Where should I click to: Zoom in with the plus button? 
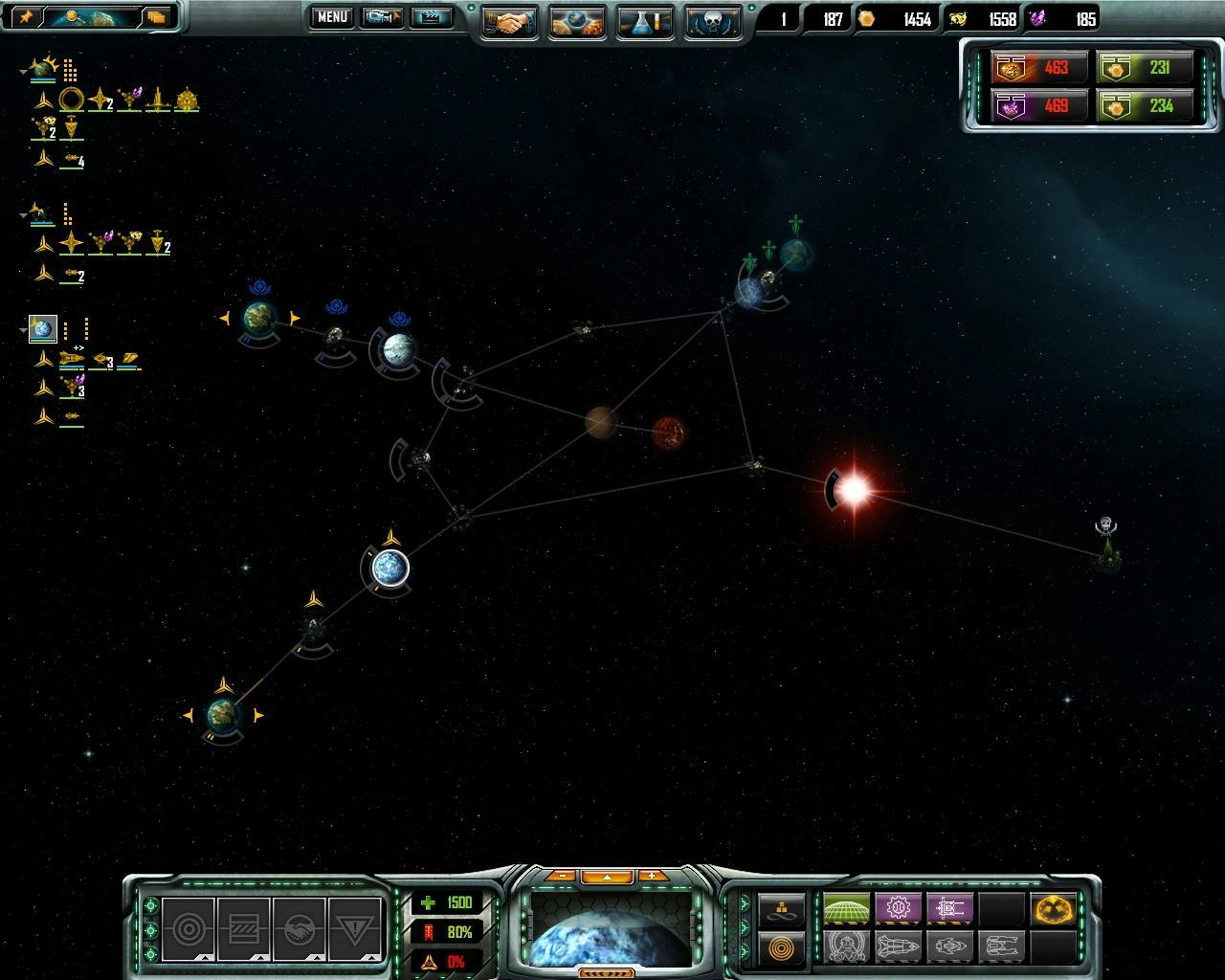[x=653, y=876]
